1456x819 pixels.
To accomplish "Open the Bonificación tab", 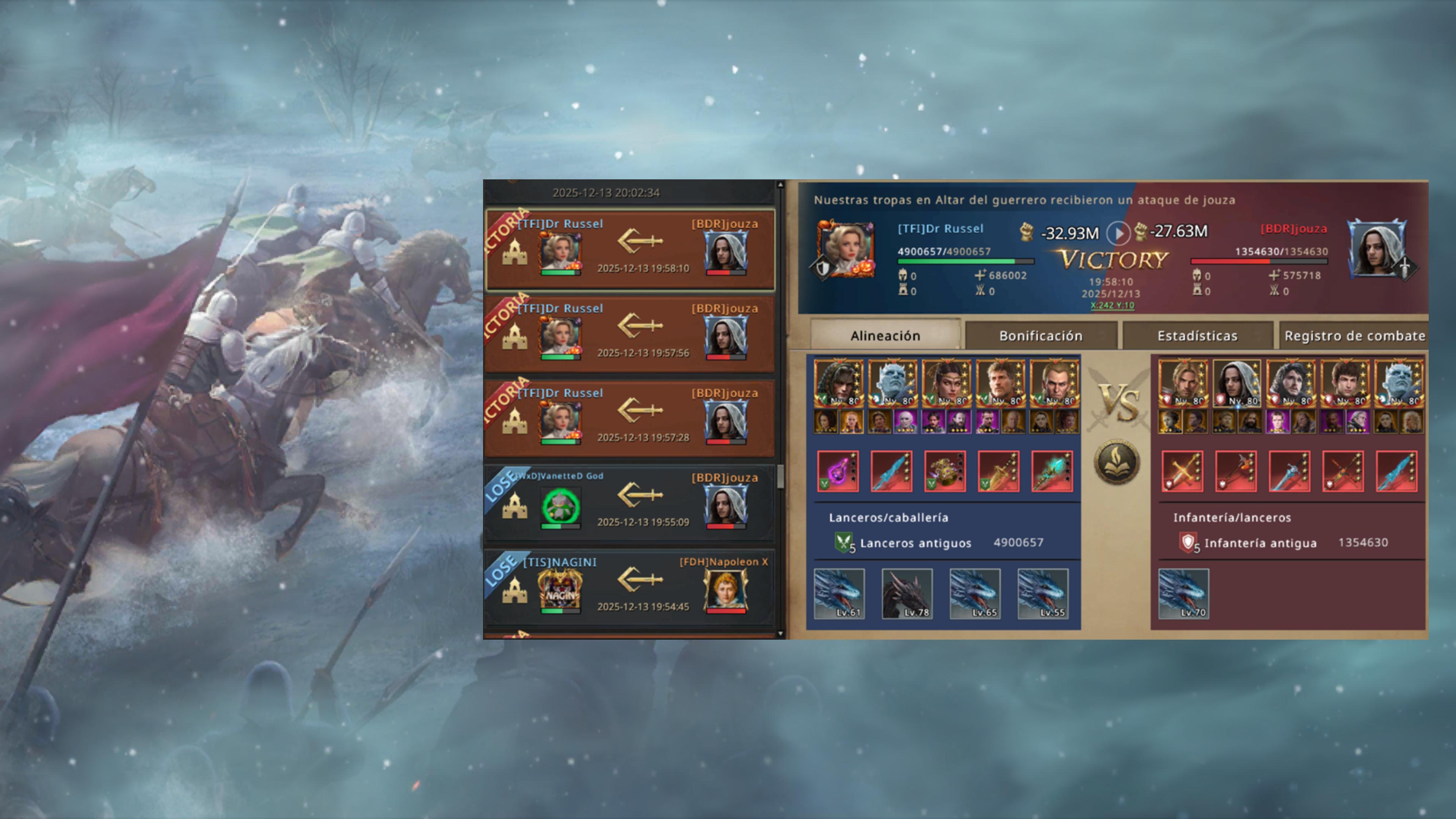I will tap(1040, 336).
